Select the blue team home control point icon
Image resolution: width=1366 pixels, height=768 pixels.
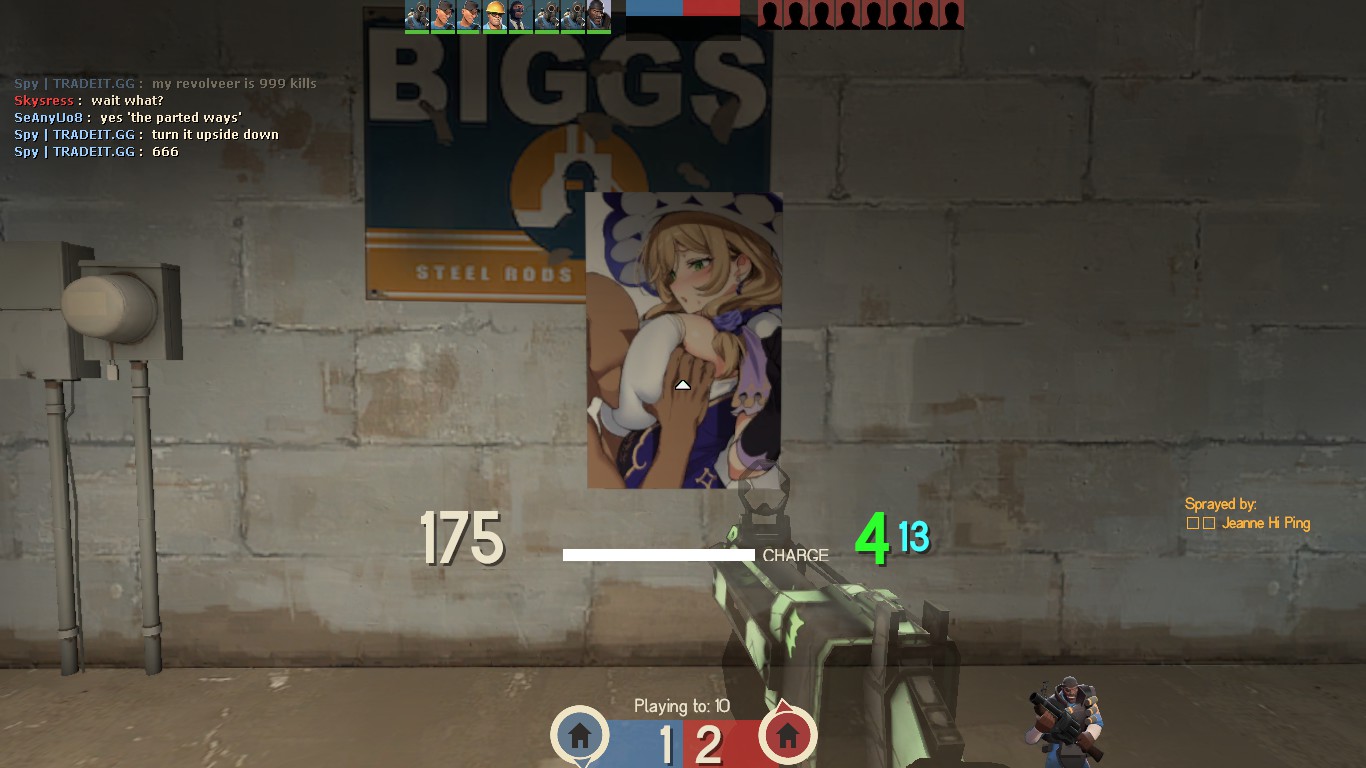pos(578,734)
